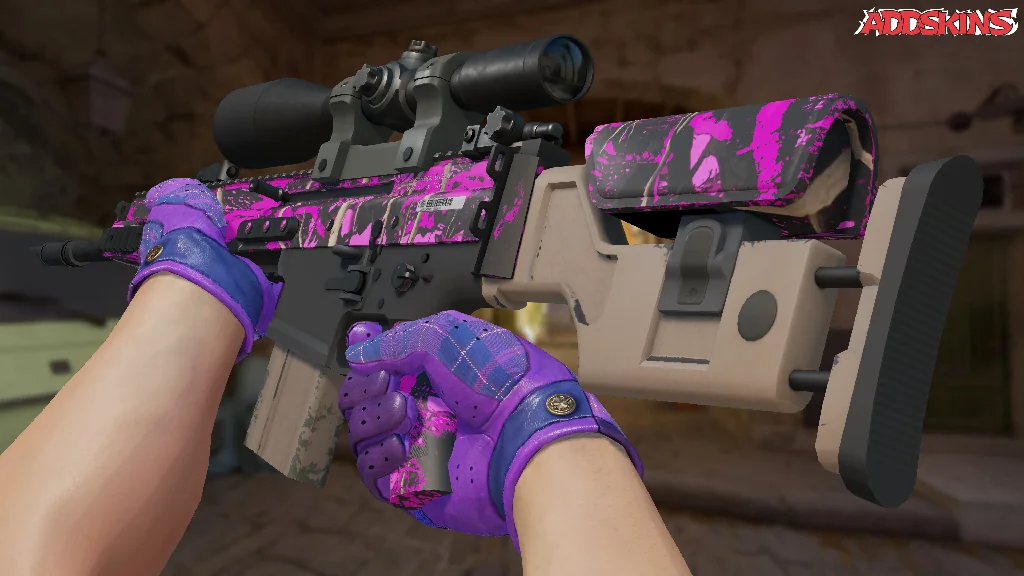Click the ADDSKINS logo watermark
This screenshot has height=576, width=1024.
click(x=938, y=22)
